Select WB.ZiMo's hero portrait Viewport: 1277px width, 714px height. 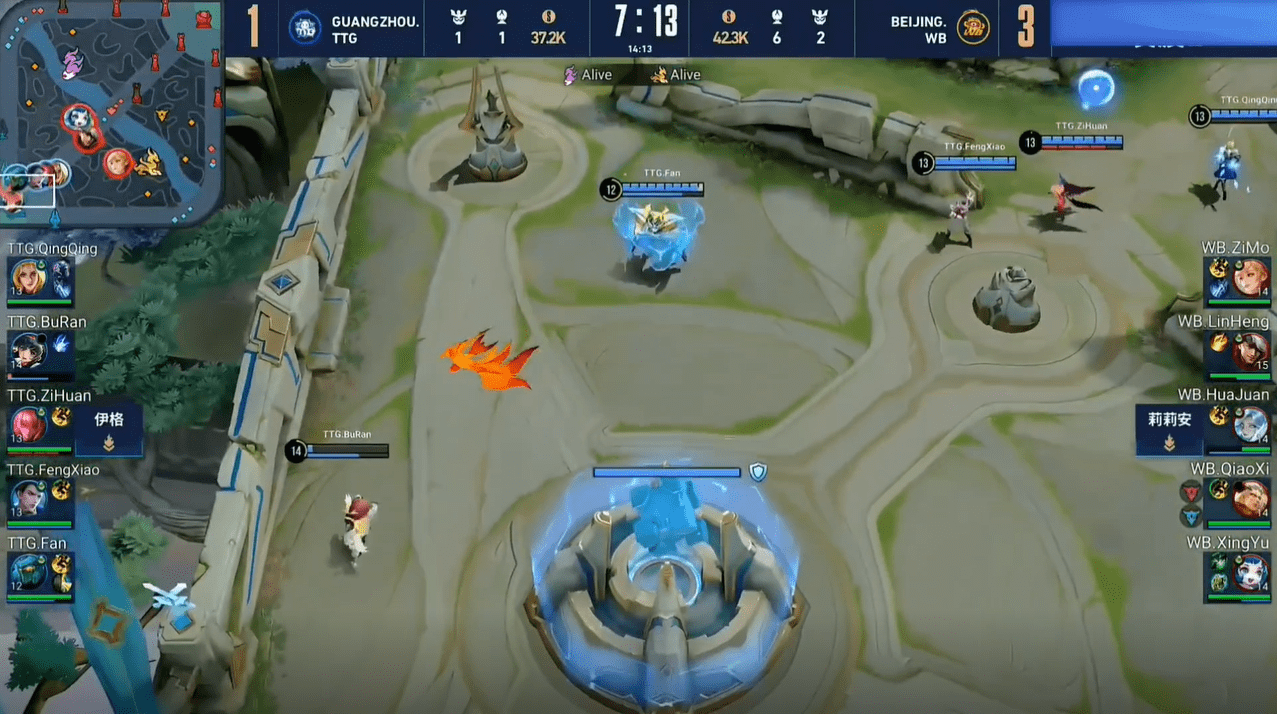1250,277
